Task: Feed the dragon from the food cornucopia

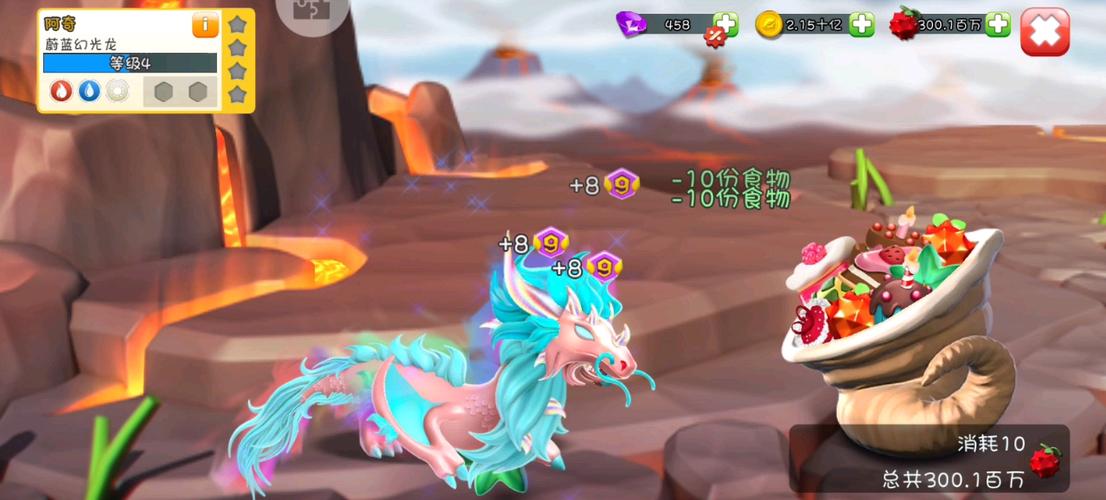Action: (x=890, y=300)
